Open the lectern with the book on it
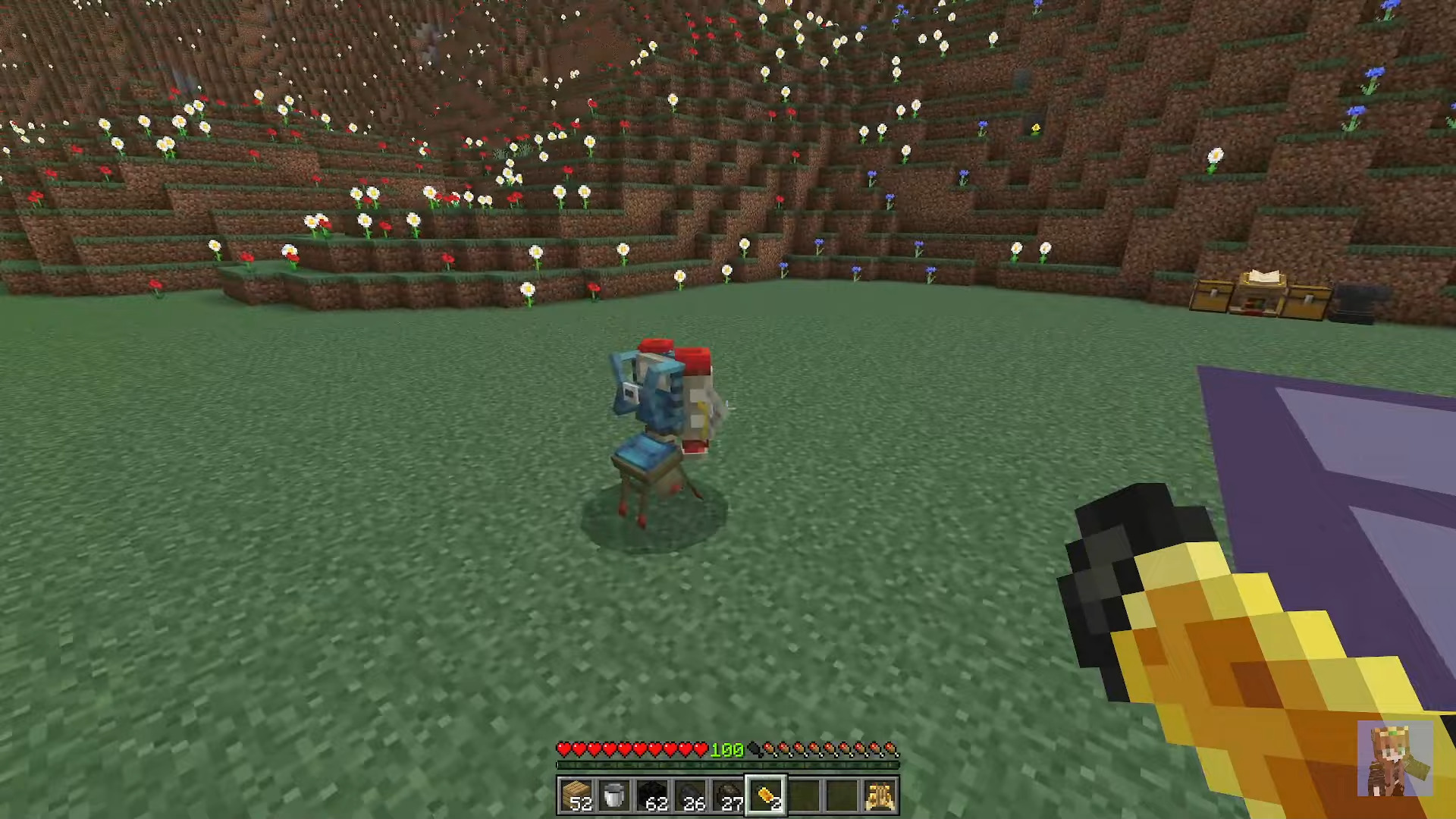 pos(1263,284)
